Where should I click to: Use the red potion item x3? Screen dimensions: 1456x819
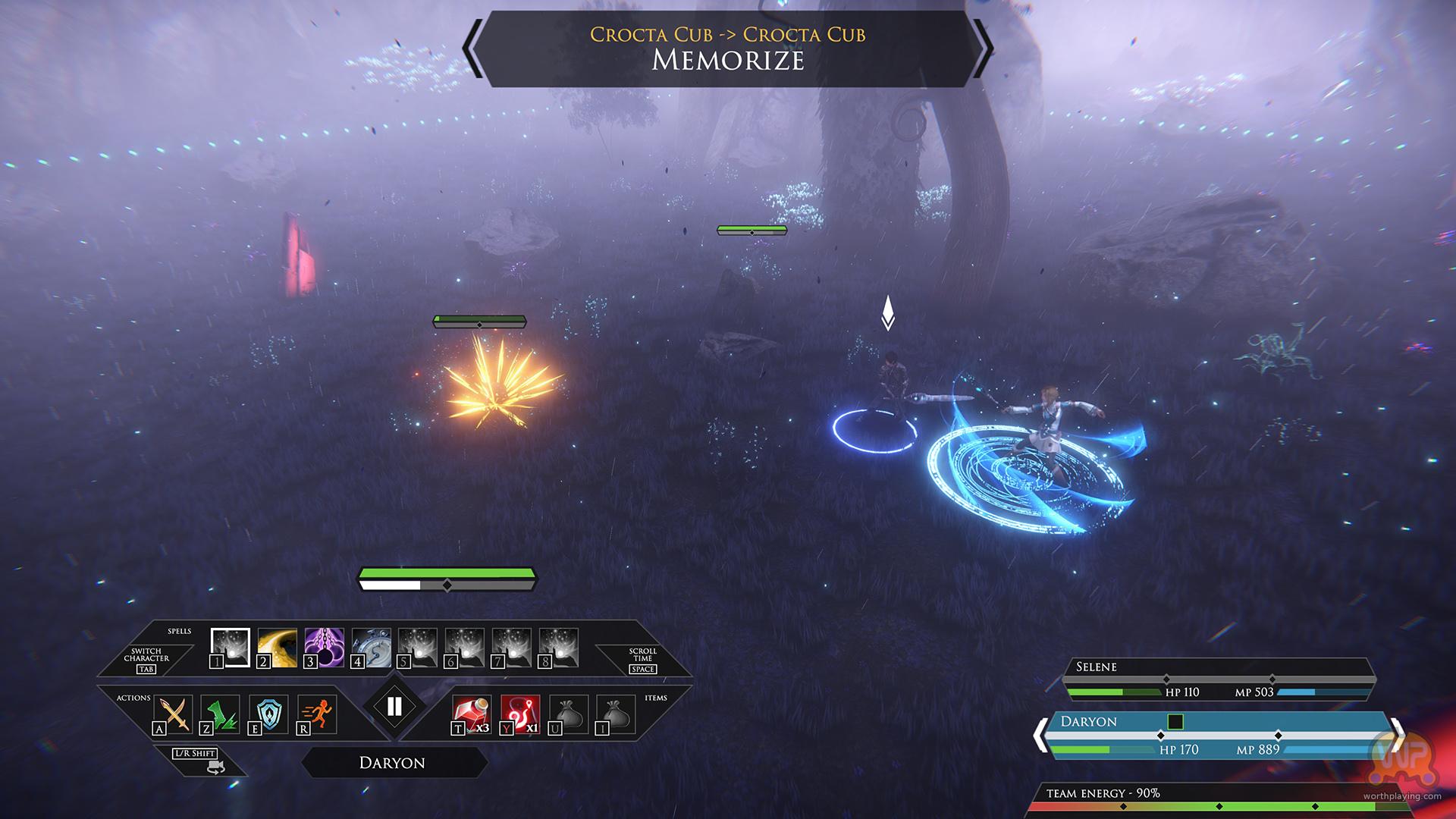(x=472, y=714)
